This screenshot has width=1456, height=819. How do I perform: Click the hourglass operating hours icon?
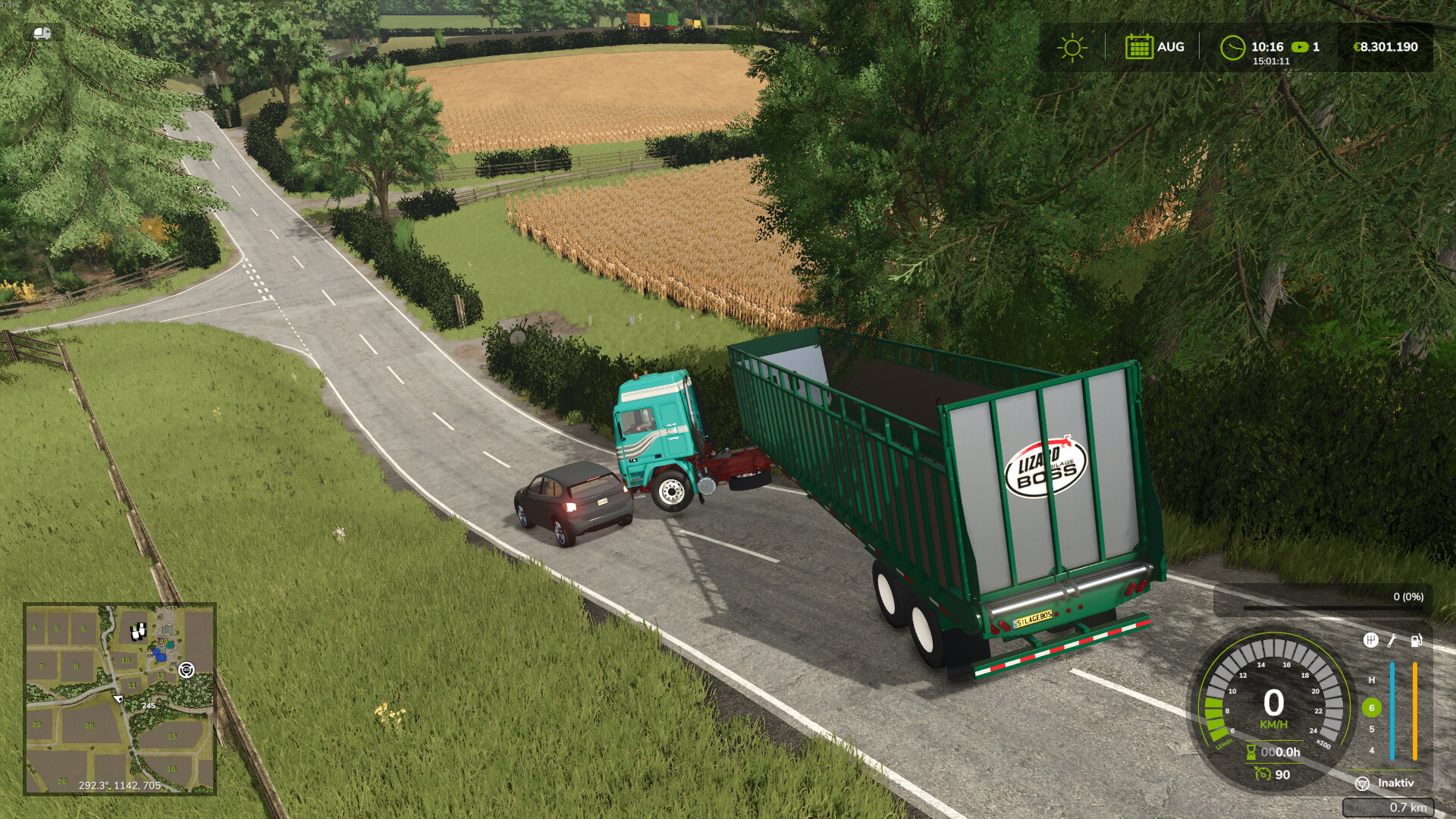tap(1251, 752)
